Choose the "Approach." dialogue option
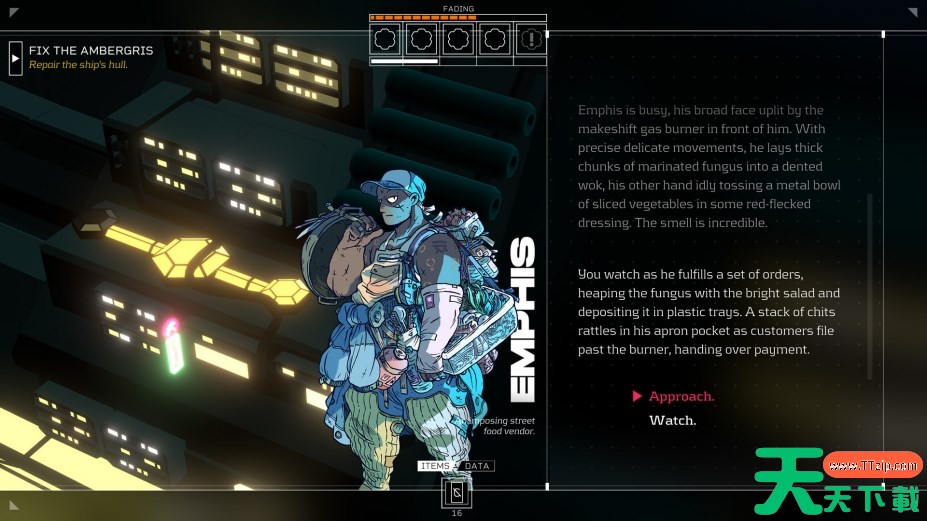The image size is (927, 521). (x=681, y=397)
